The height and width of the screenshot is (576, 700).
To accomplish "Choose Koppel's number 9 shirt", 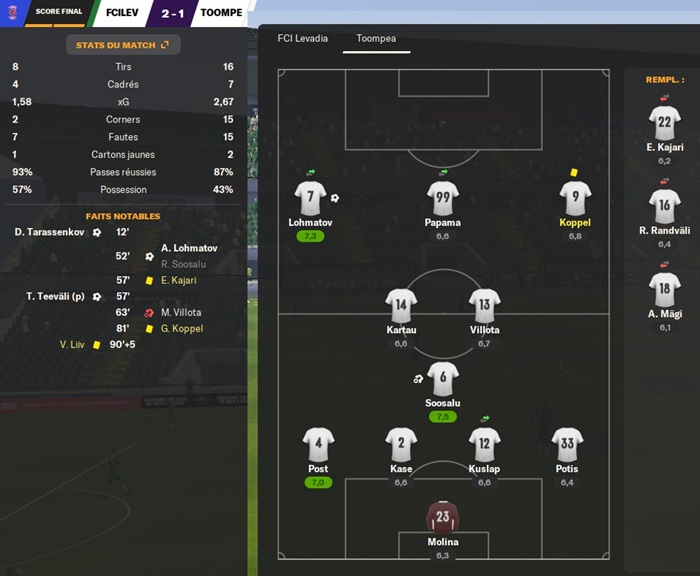I will (575, 198).
